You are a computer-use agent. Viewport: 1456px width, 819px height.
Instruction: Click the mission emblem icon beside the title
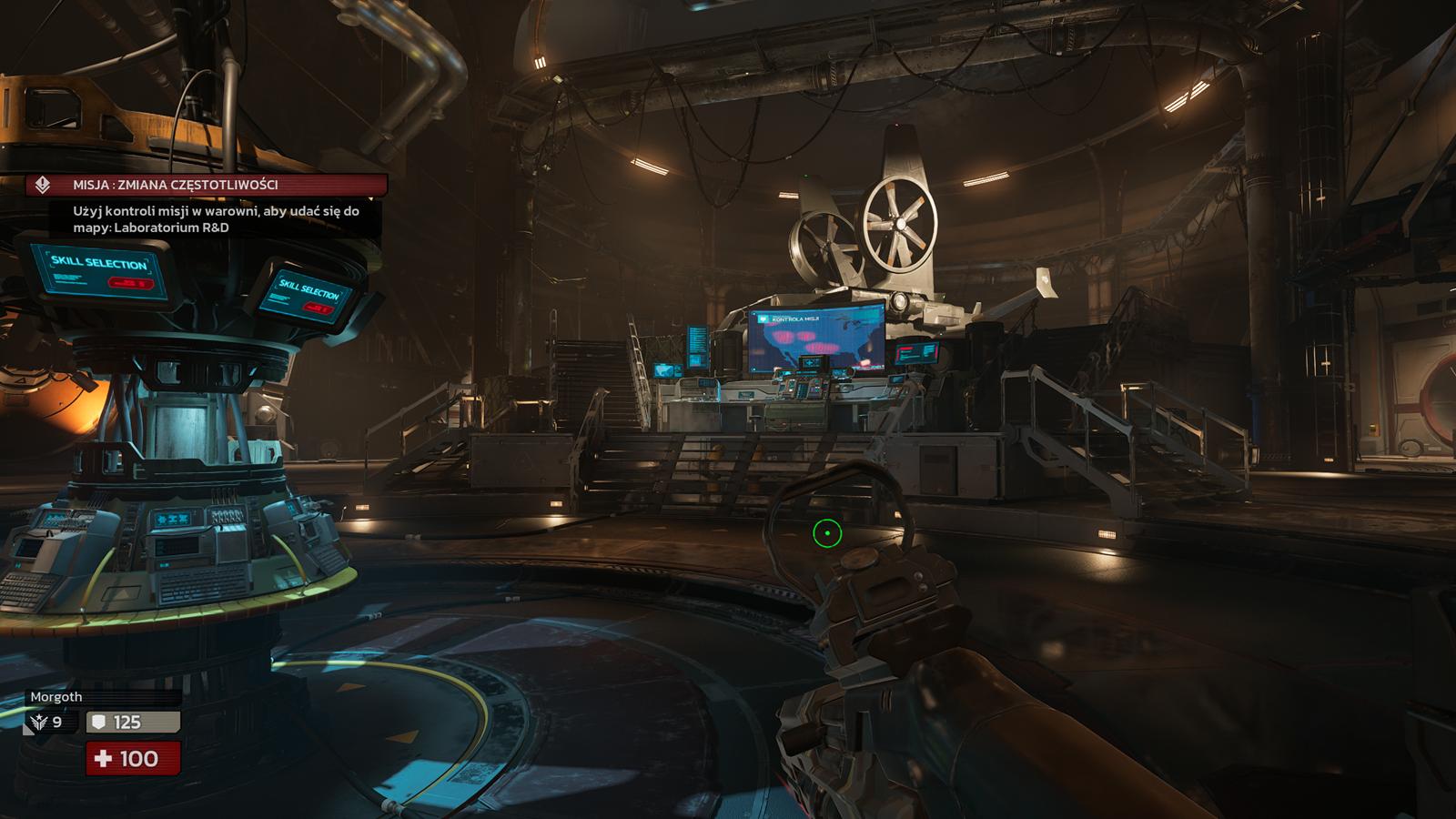[x=42, y=185]
